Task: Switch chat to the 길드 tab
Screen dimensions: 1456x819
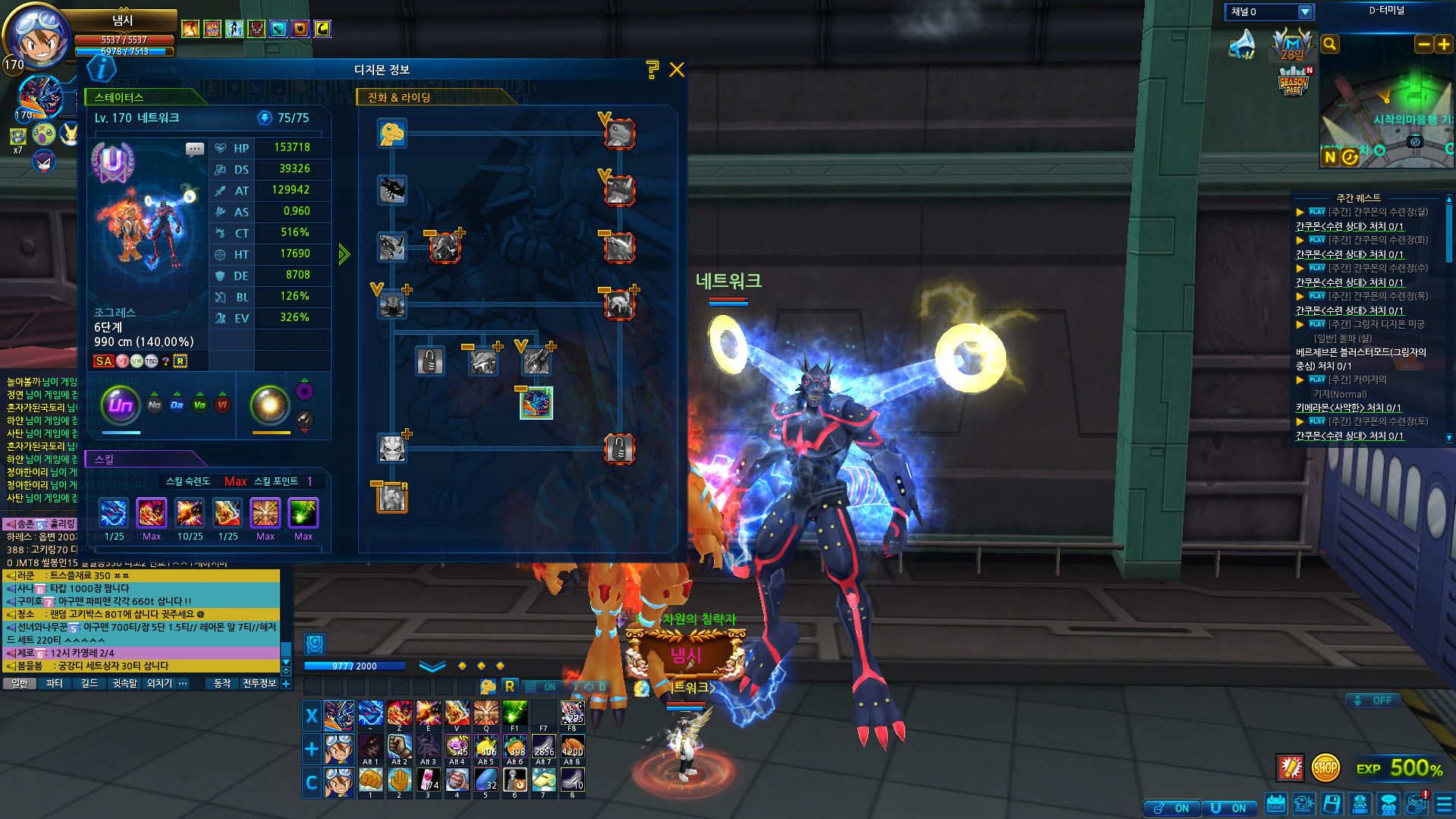Action: pos(90,683)
